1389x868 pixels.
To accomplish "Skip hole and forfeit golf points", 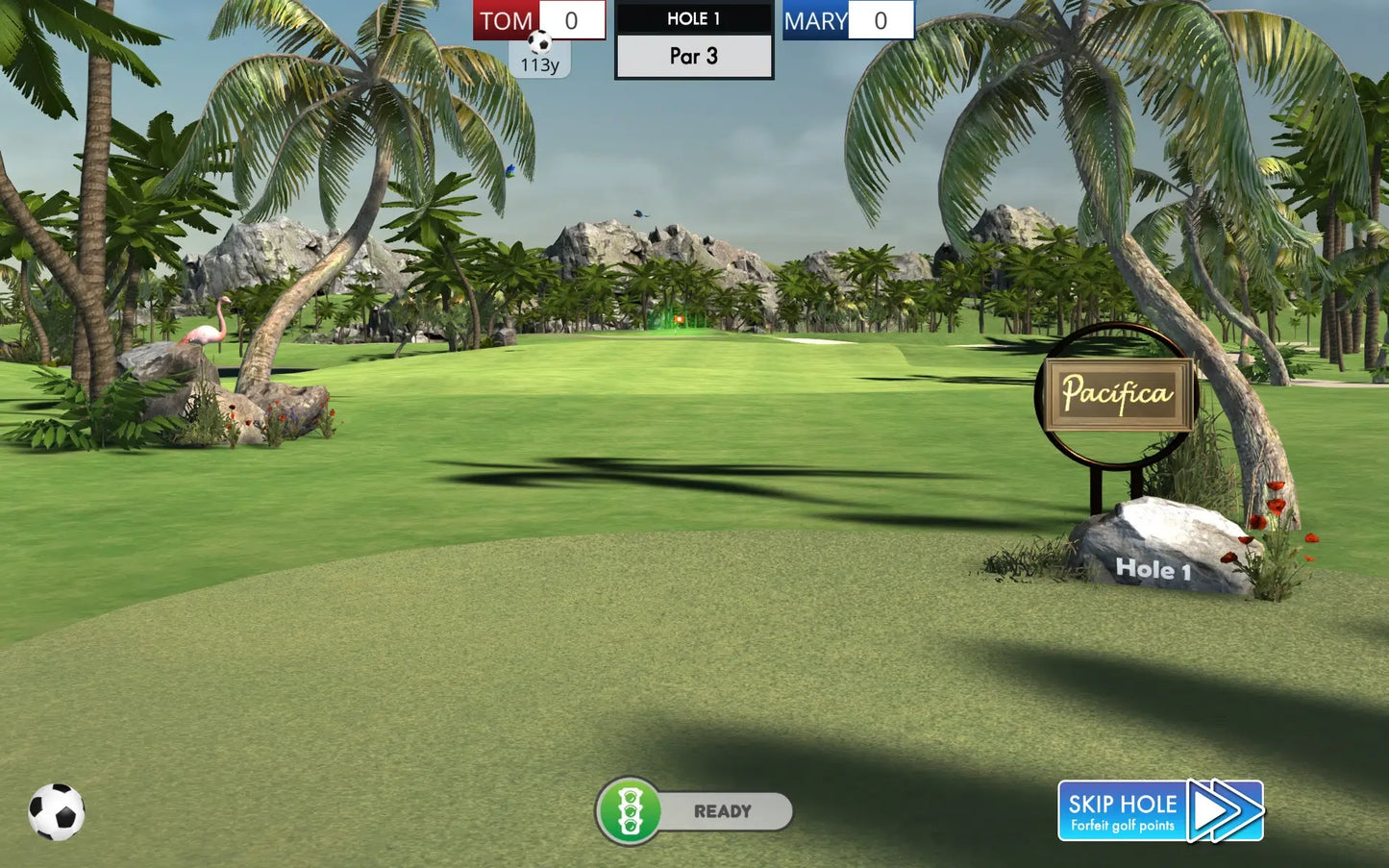I will point(1160,811).
